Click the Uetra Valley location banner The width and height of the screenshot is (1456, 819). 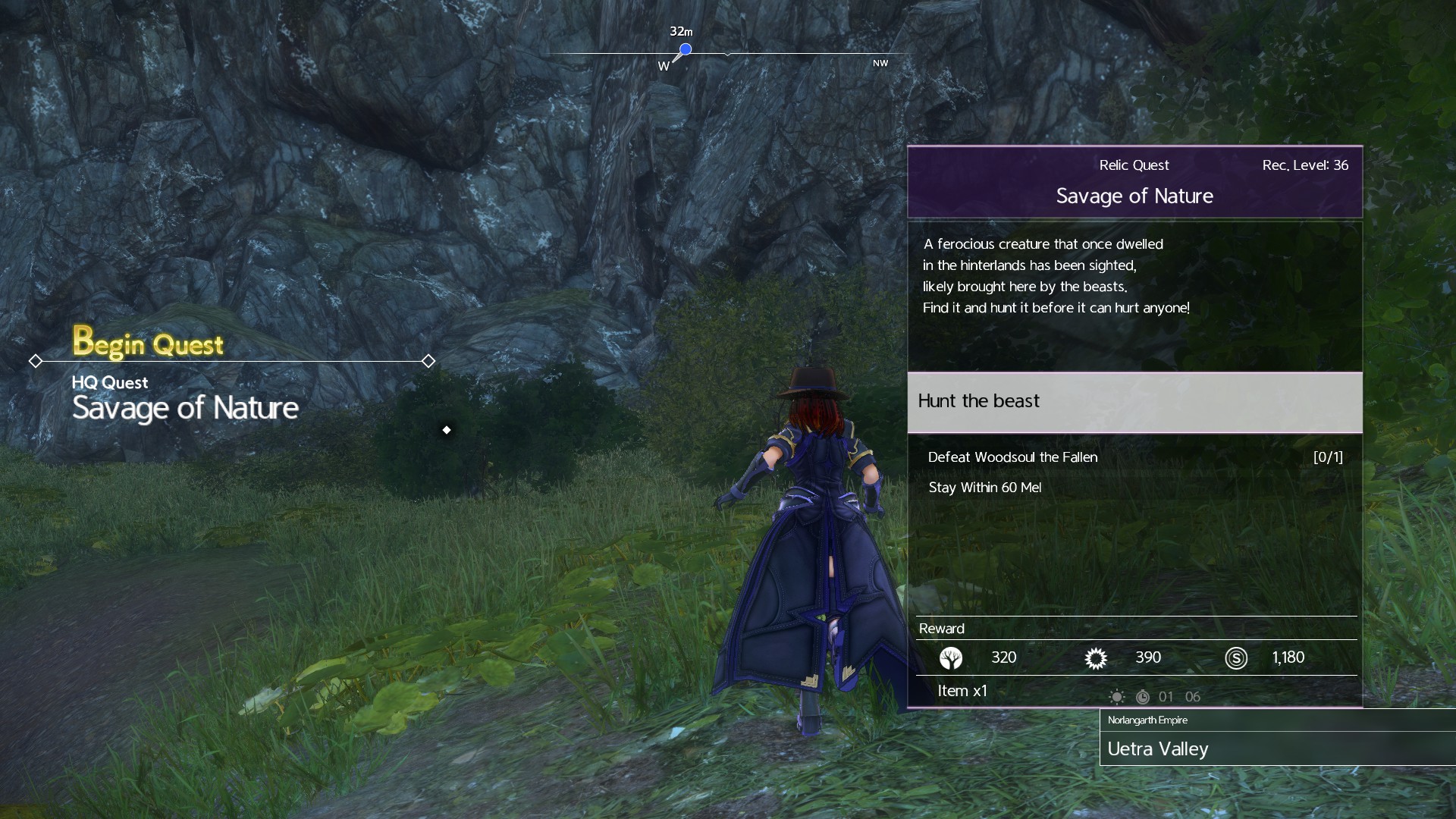(1158, 749)
